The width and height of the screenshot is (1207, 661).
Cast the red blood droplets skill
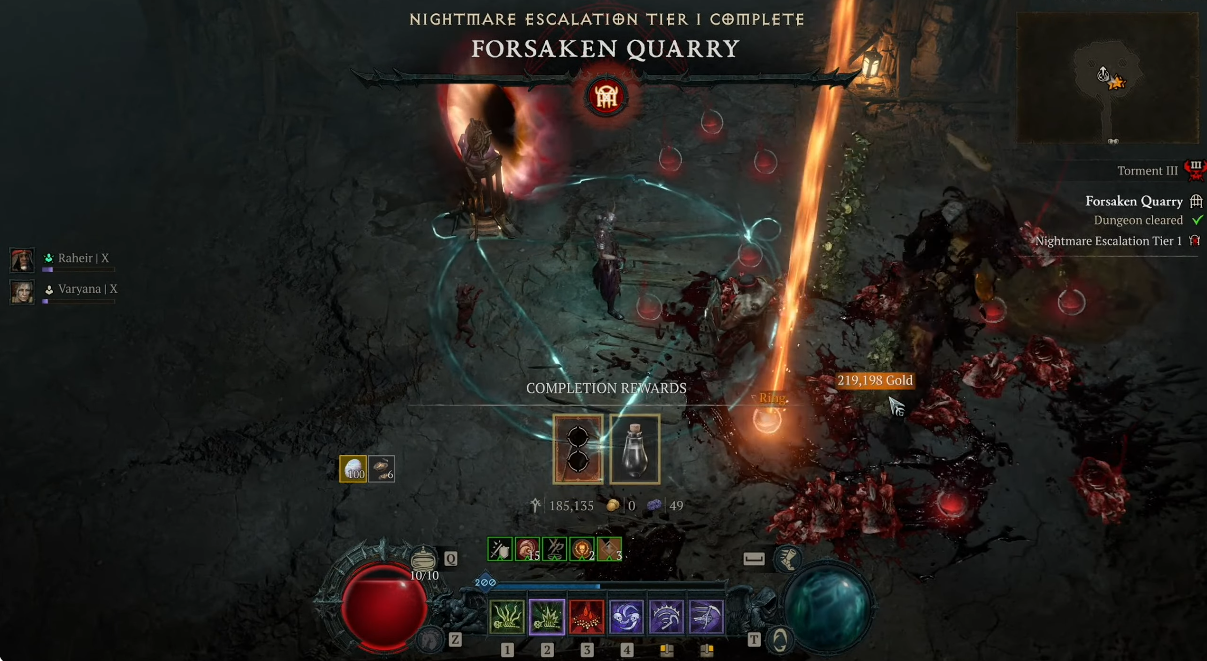[x=587, y=617]
